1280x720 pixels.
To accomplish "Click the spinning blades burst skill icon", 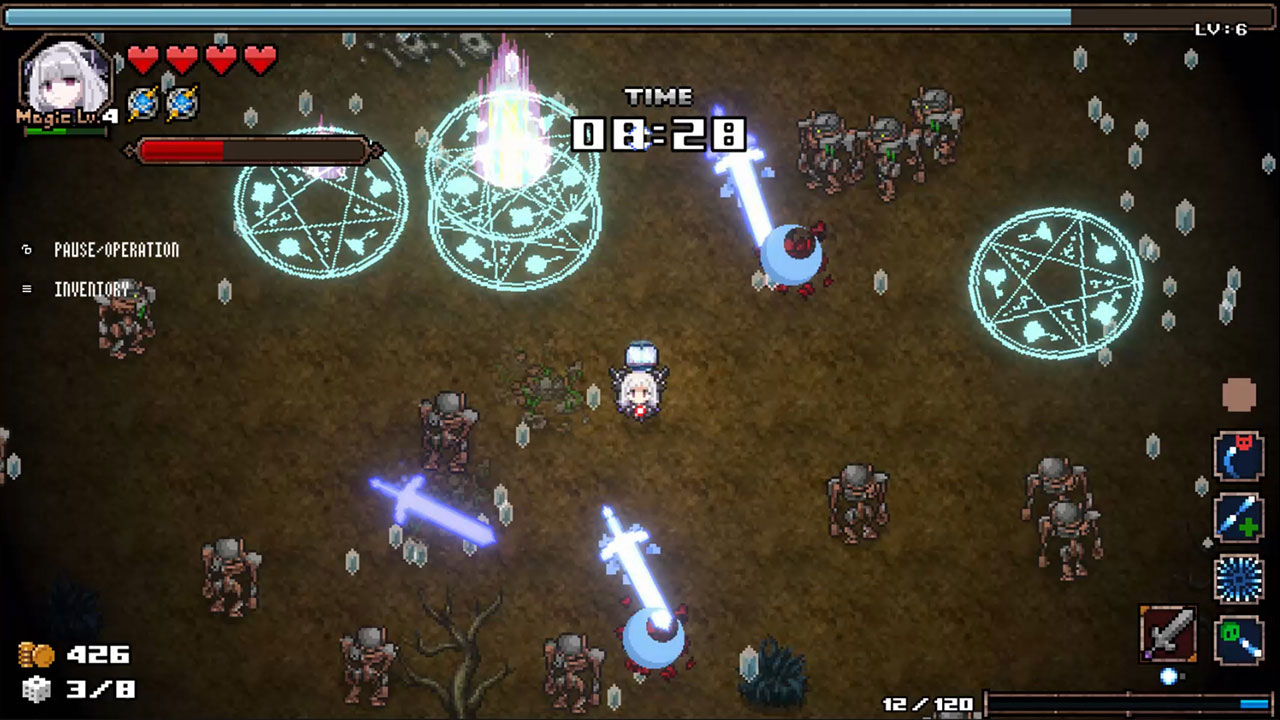I will [x=1238, y=578].
